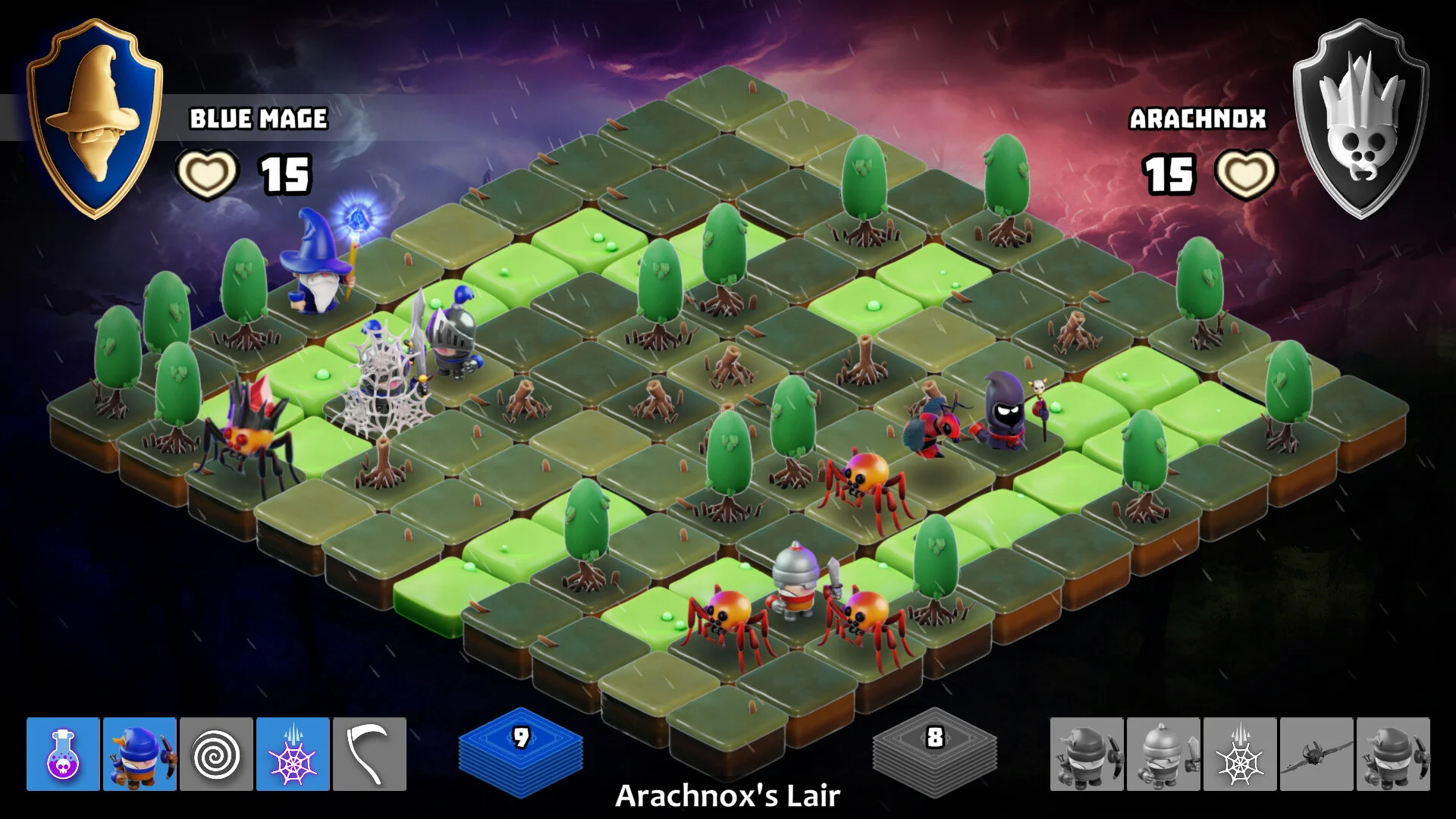
Task: Click the blue draw deck
Action: coord(520,751)
